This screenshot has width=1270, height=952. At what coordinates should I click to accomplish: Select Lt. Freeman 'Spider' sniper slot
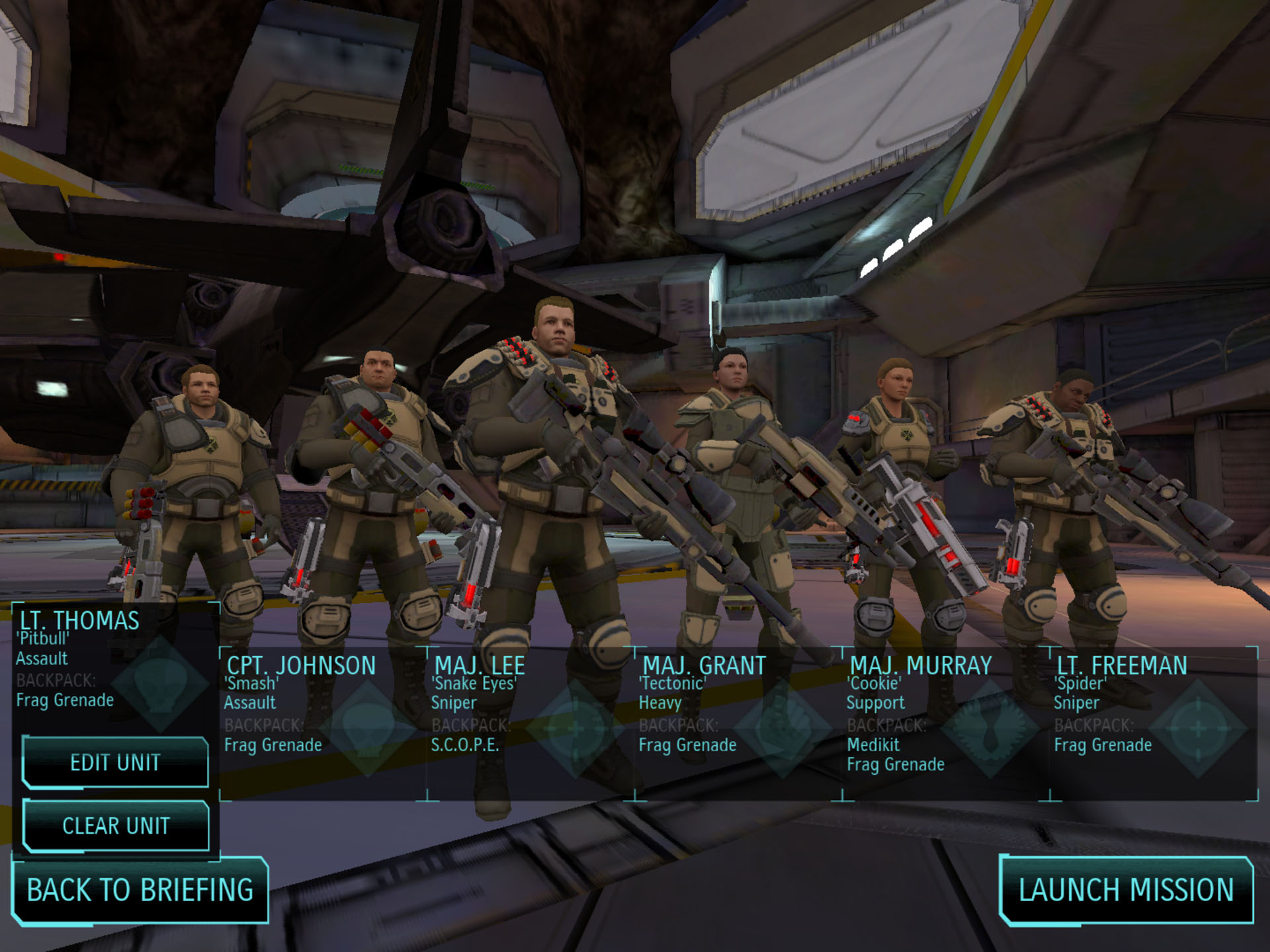1154,723
